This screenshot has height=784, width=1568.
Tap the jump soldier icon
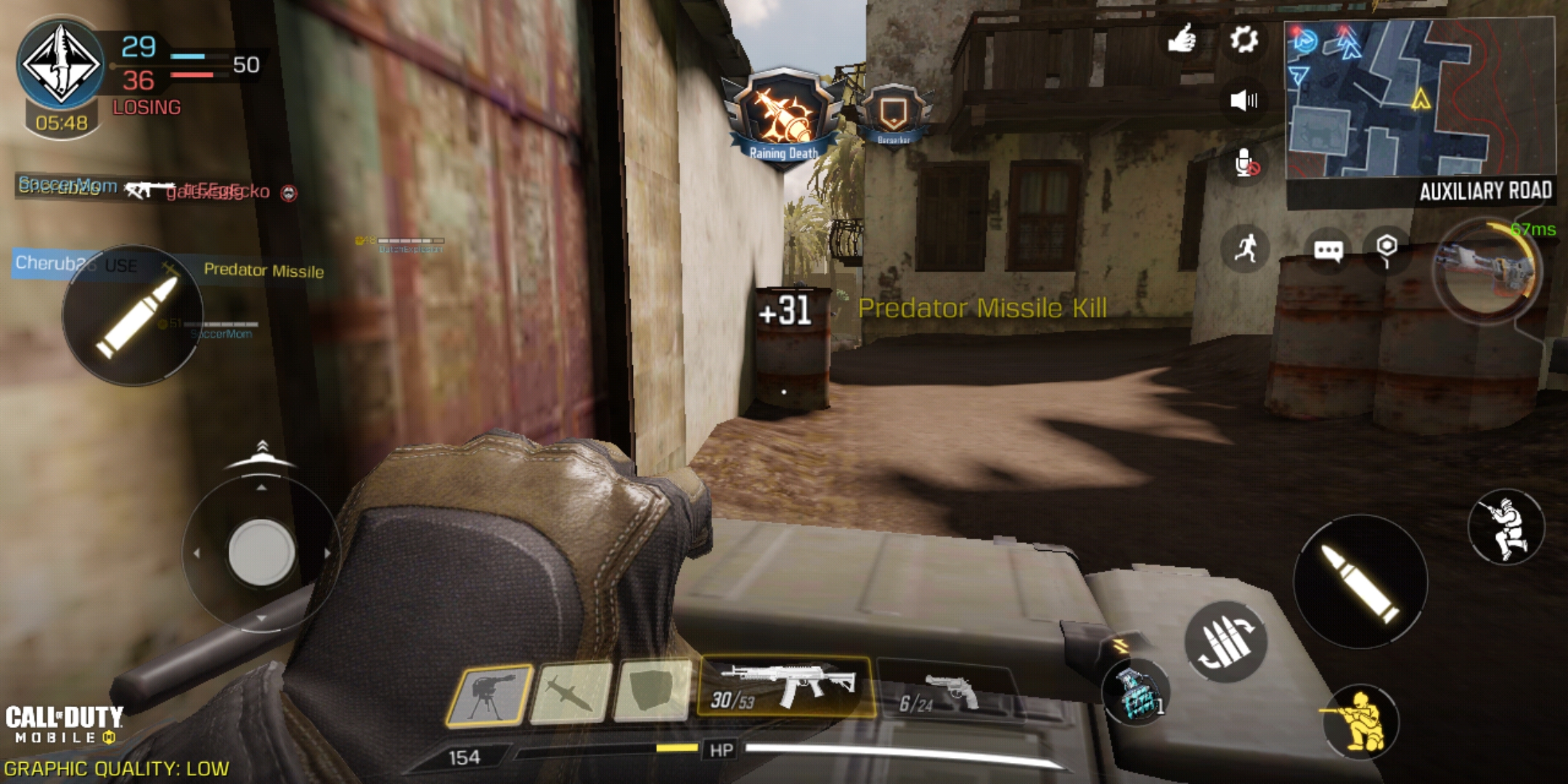(1506, 527)
